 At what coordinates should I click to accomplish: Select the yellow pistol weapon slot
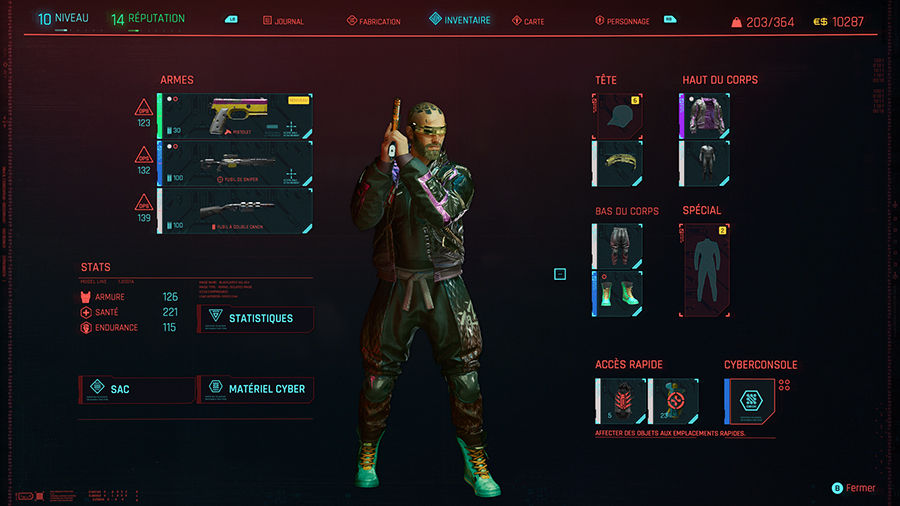[x=235, y=116]
